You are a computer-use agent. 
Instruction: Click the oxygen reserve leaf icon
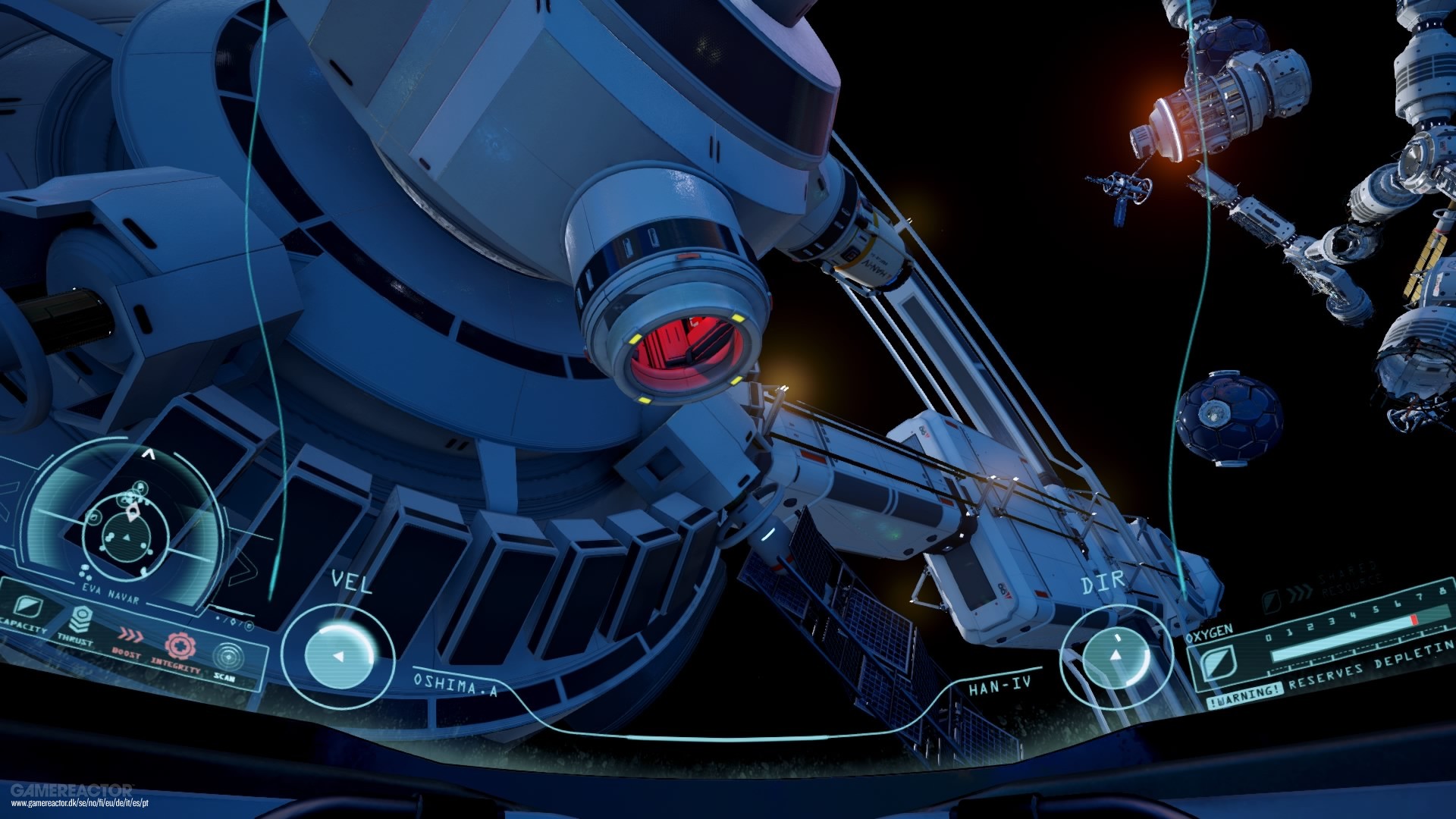pyautogui.click(x=1219, y=663)
